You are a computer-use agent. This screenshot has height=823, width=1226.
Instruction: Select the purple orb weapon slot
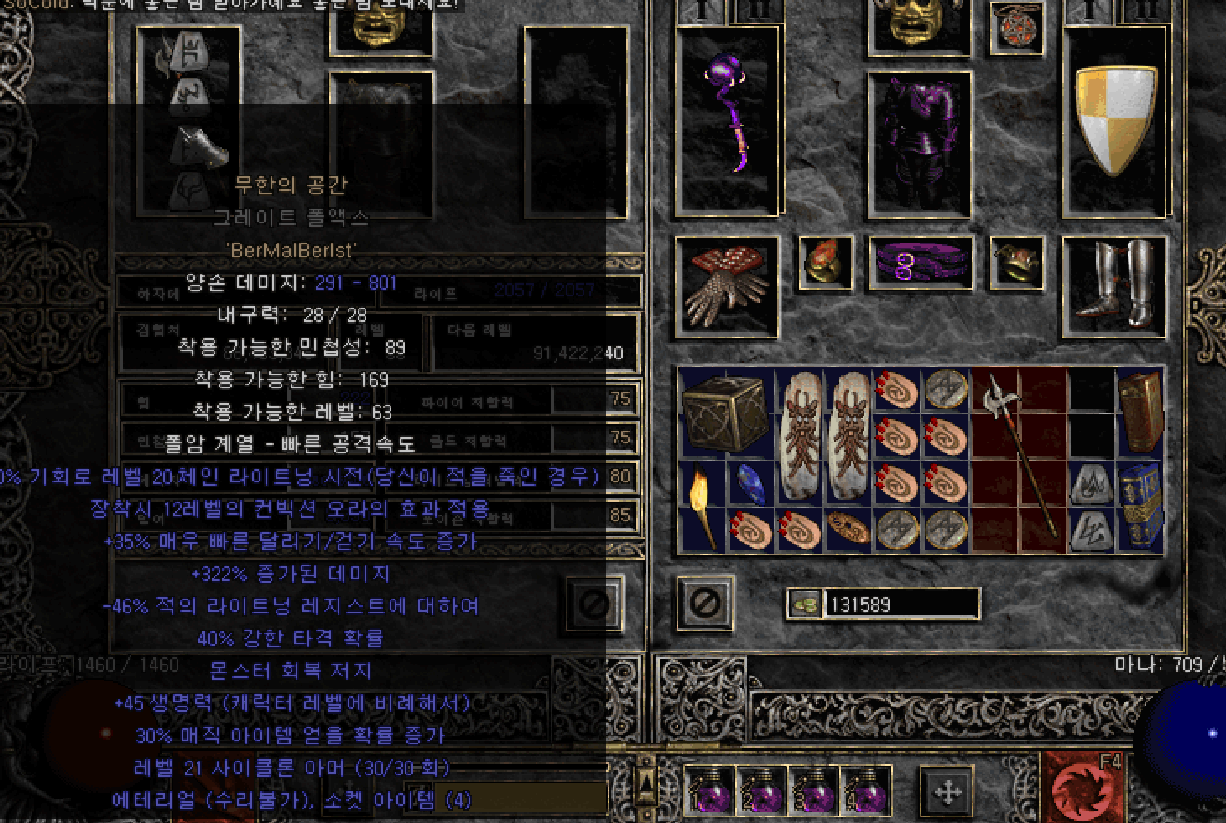(727, 120)
